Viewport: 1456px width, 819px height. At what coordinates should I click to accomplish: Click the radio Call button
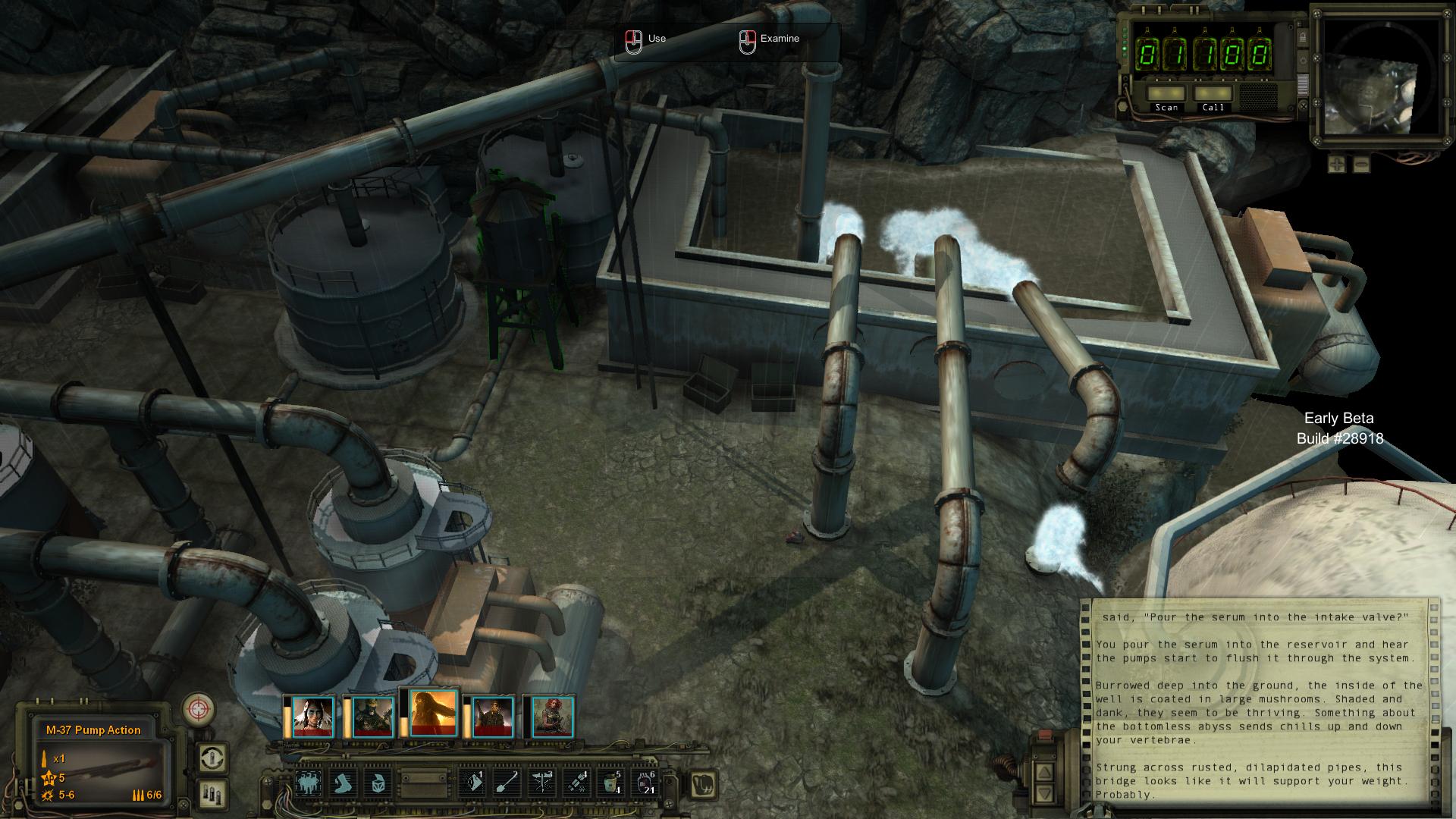(1213, 93)
